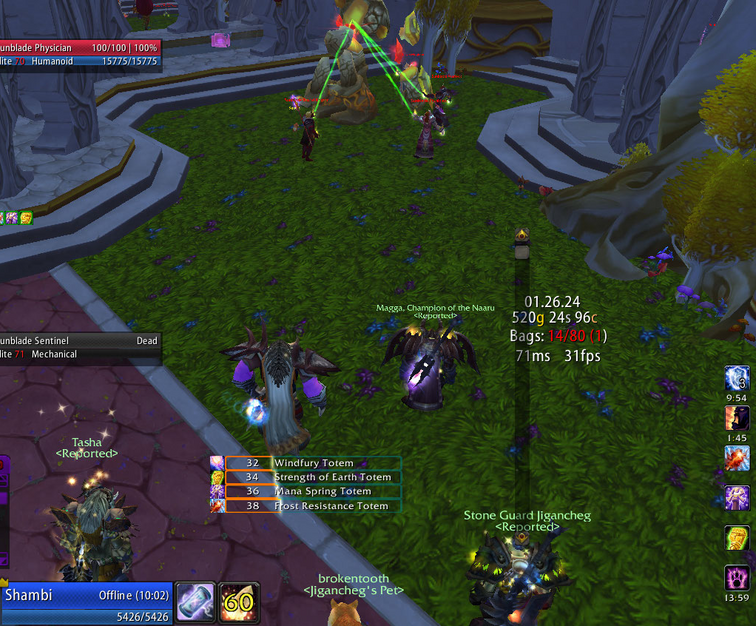Click the icon showing the number 60
The image size is (756, 626).
pyautogui.click(x=240, y=602)
